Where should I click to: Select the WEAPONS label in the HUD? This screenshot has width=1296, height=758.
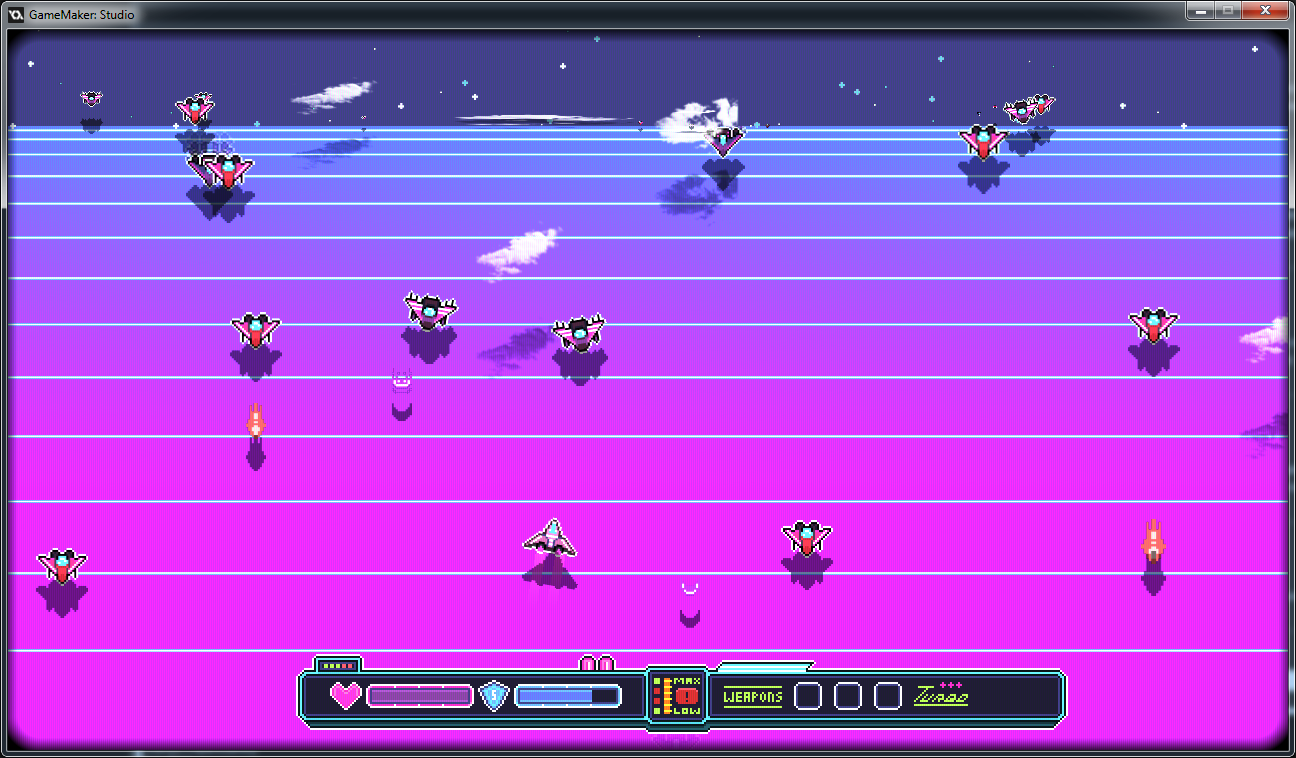(753, 696)
